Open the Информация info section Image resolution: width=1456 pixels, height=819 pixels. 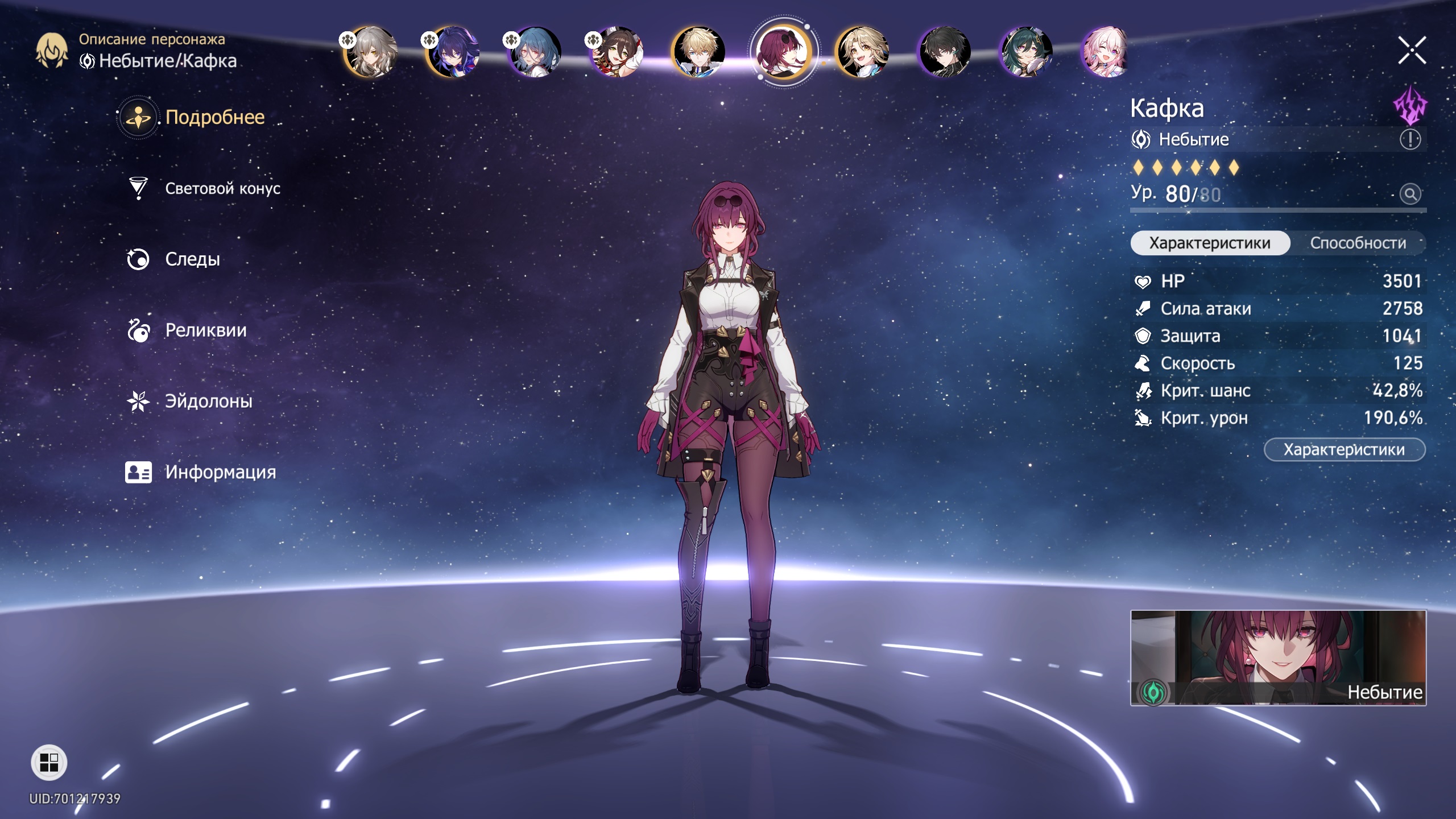(220, 472)
